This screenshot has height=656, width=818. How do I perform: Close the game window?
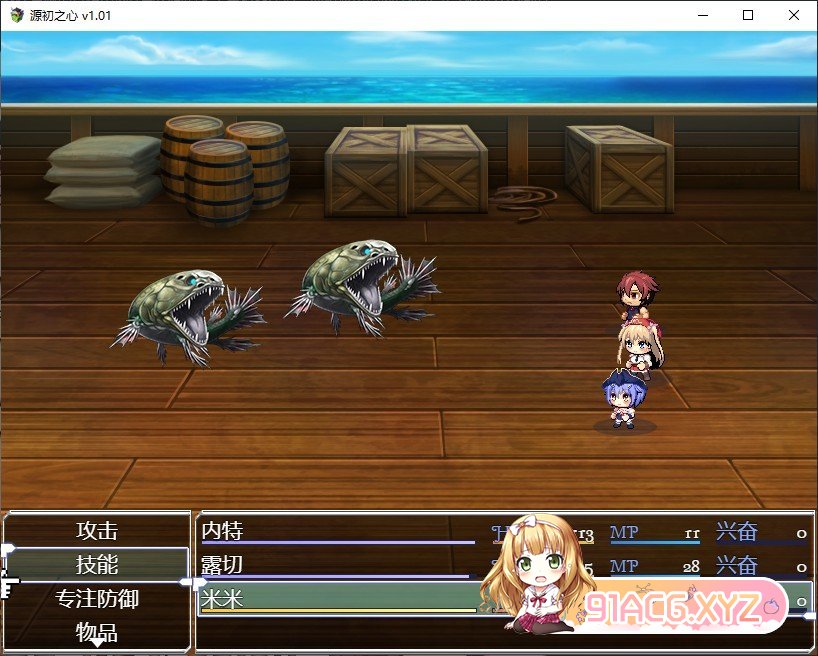[x=794, y=15]
